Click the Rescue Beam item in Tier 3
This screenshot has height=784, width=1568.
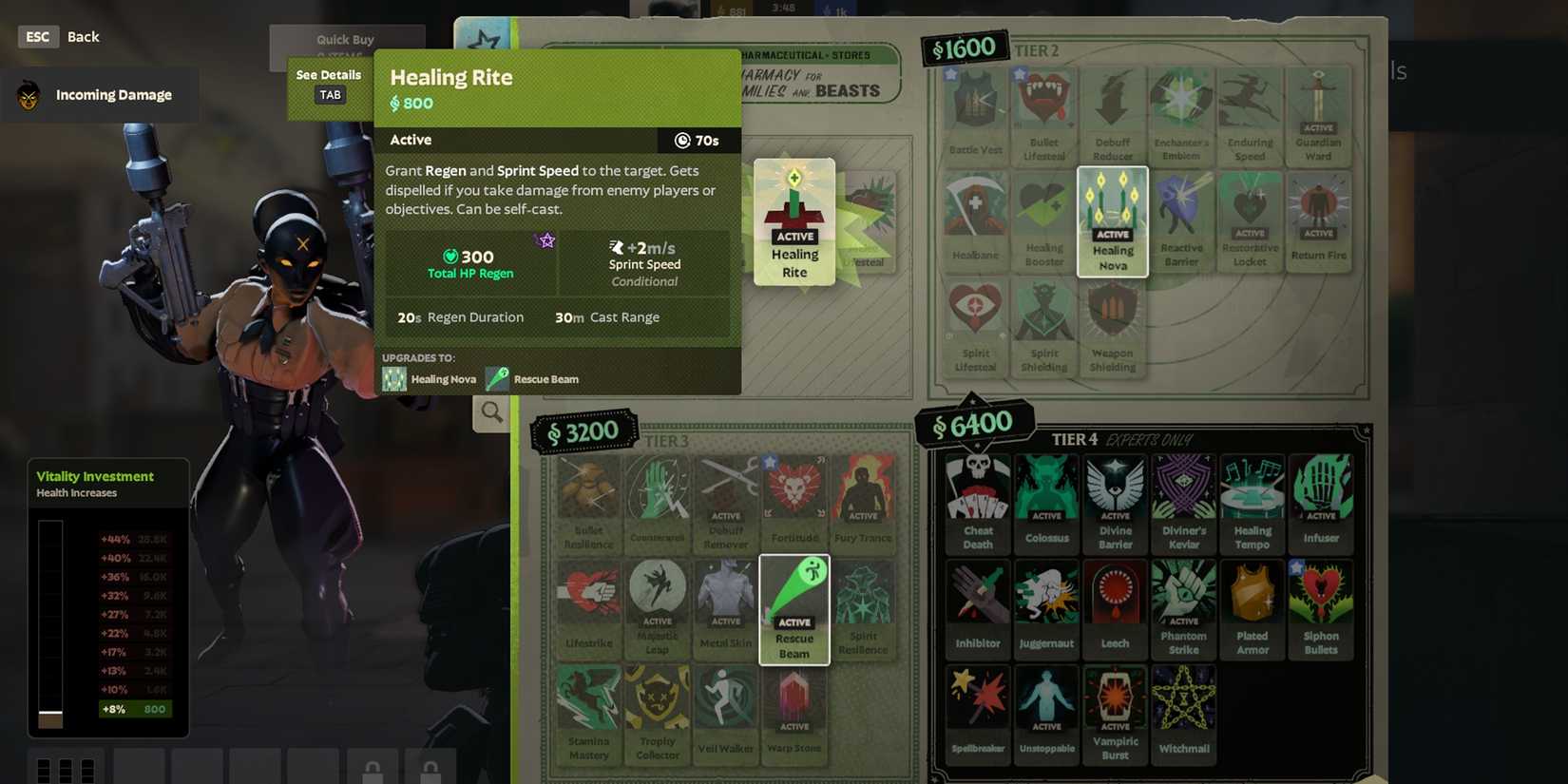[x=794, y=608]
